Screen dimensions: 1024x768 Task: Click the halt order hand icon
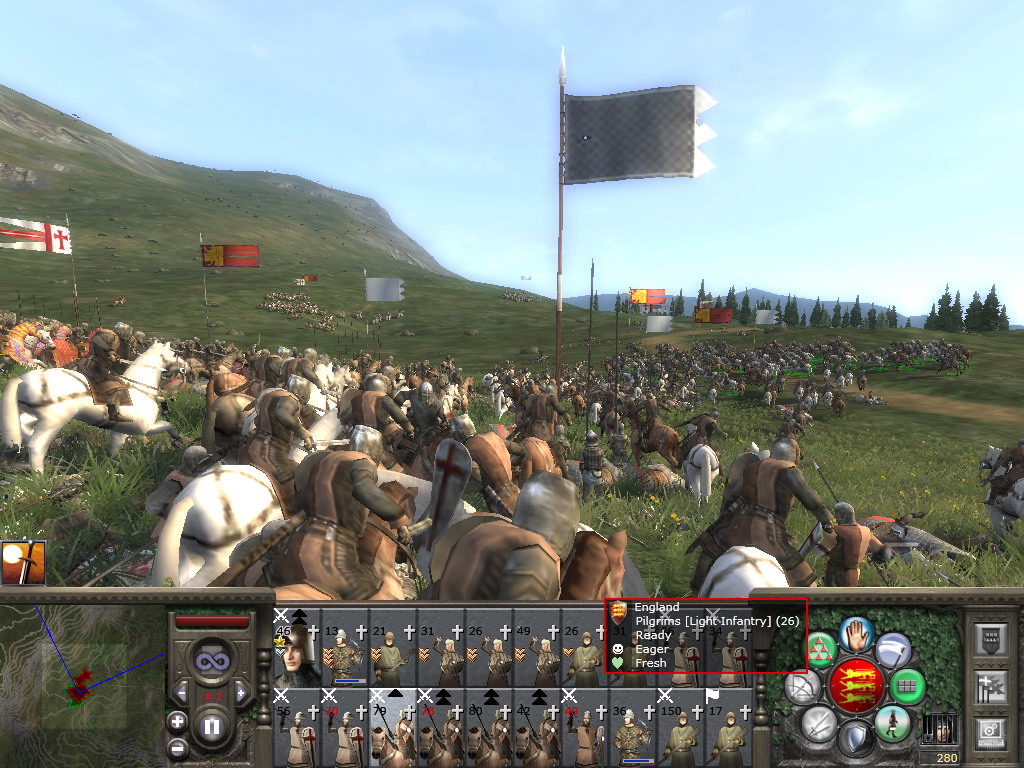(855, 634)
